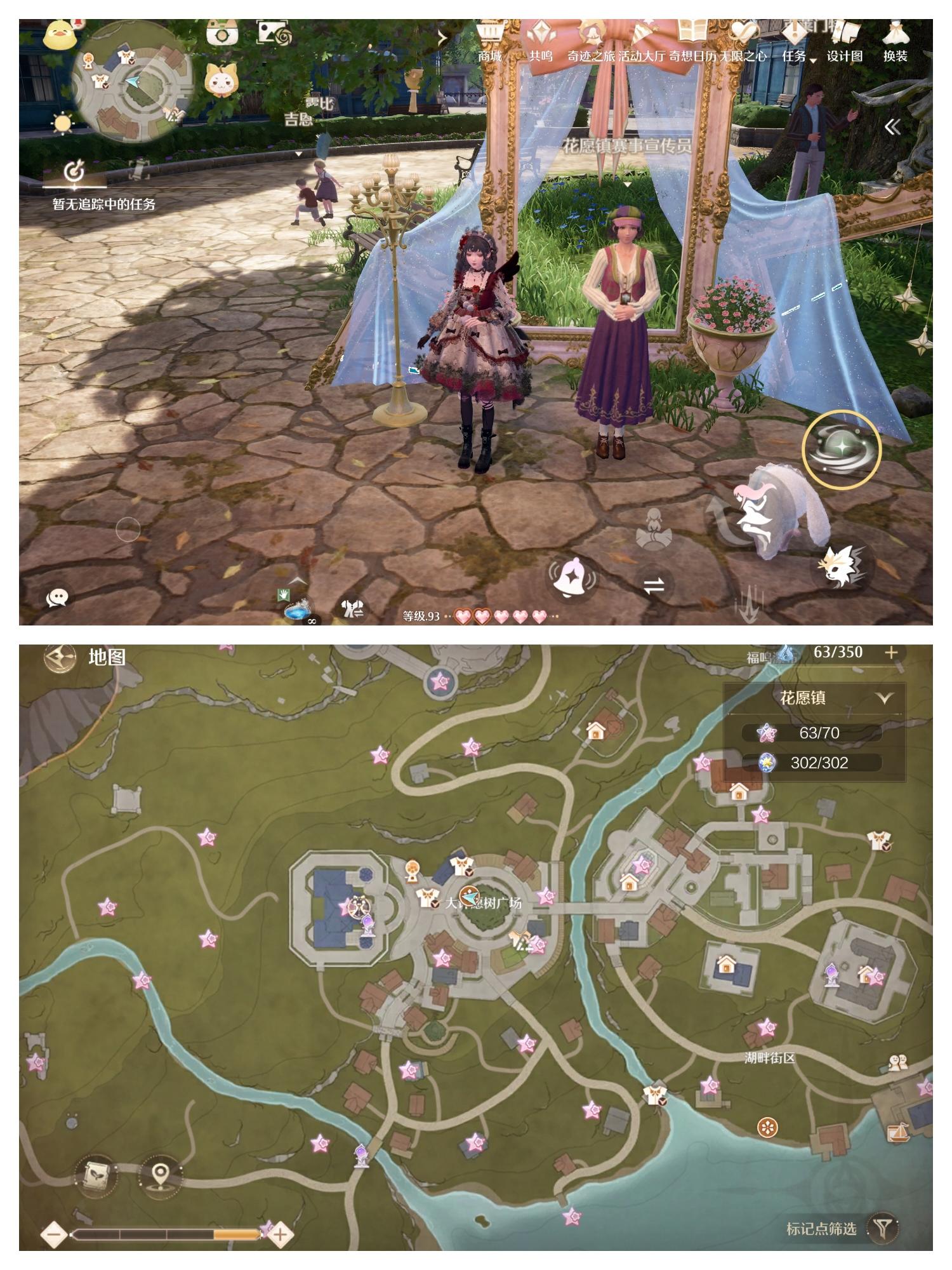Open 无限之心 feature

(x=743, y=56)
